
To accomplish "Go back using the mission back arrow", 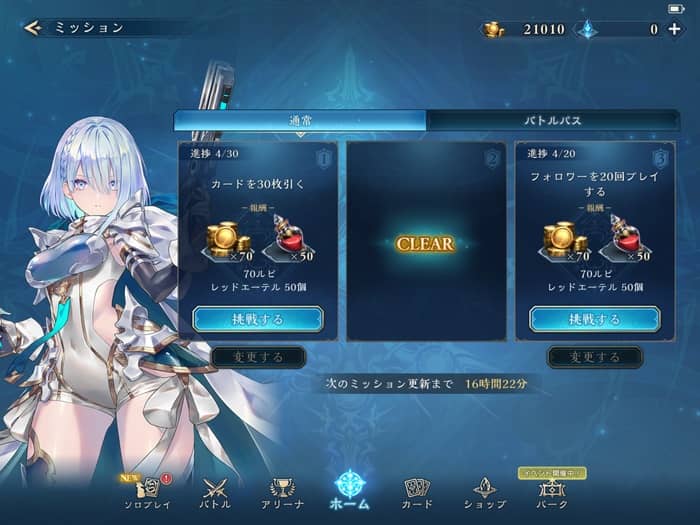I will point(32,28).
